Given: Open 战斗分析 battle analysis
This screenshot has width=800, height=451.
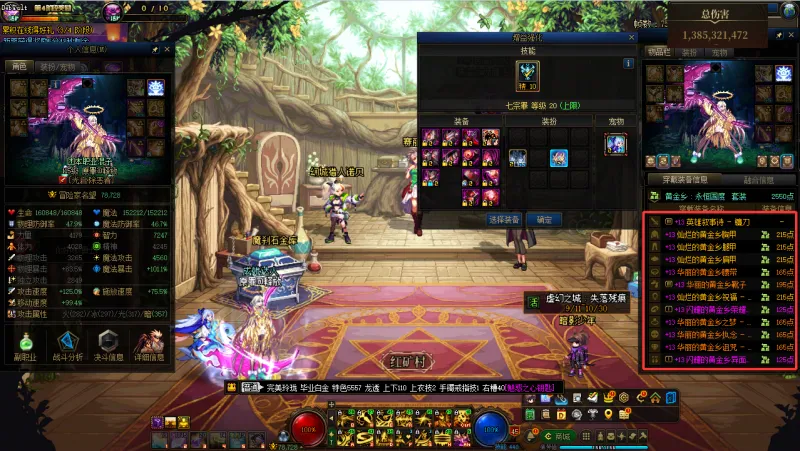Looking at the screenshot, I should [66, 344].
